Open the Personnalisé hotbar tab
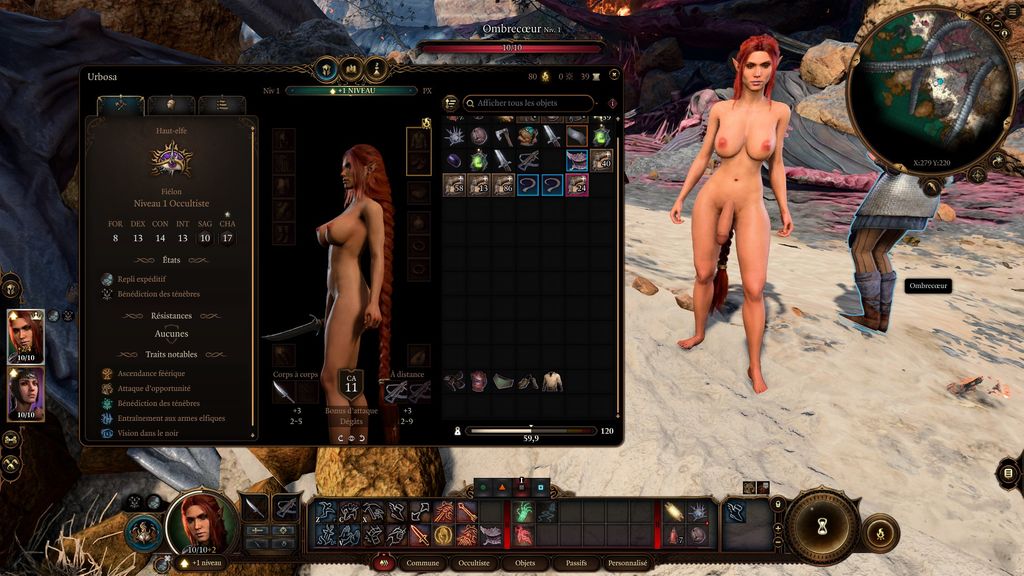 click(x=628, y=563)
